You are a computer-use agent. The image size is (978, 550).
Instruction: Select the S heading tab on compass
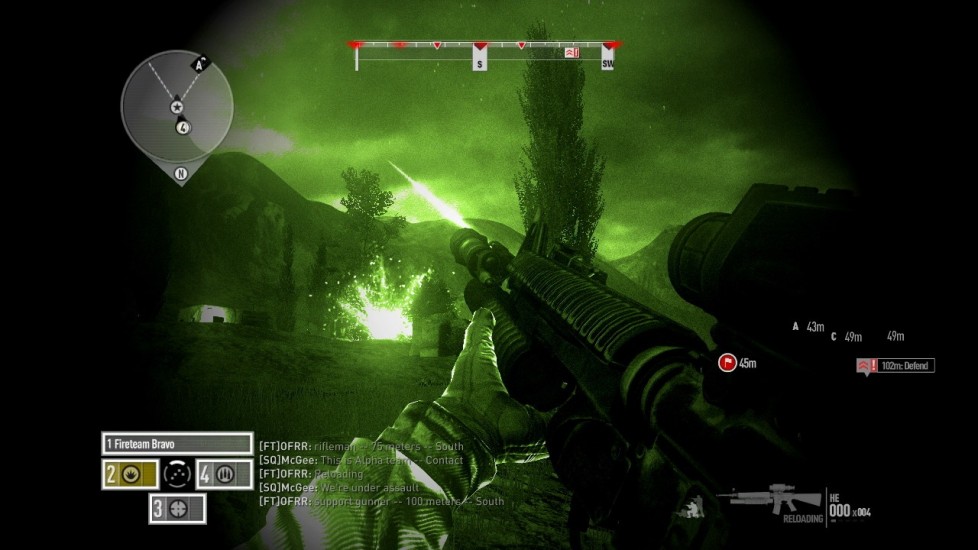coord(480,63)
